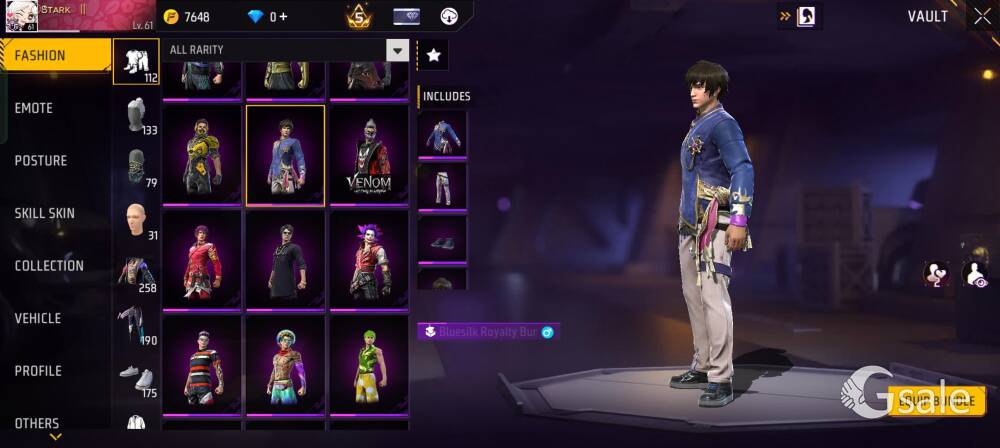Screen dimensions: 1000x448
Task: Click the star favorites filter button
Action: pos(433,56)
